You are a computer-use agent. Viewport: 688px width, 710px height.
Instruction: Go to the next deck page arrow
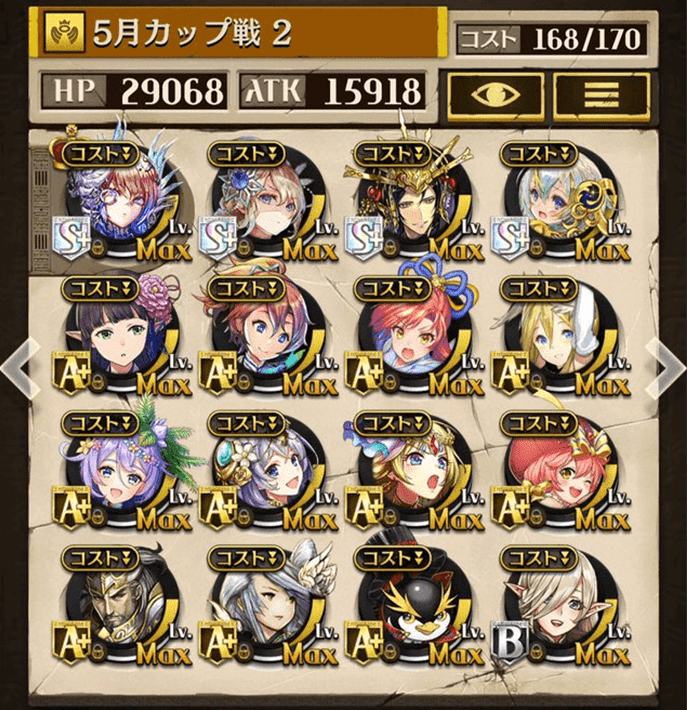pos(668,363)
